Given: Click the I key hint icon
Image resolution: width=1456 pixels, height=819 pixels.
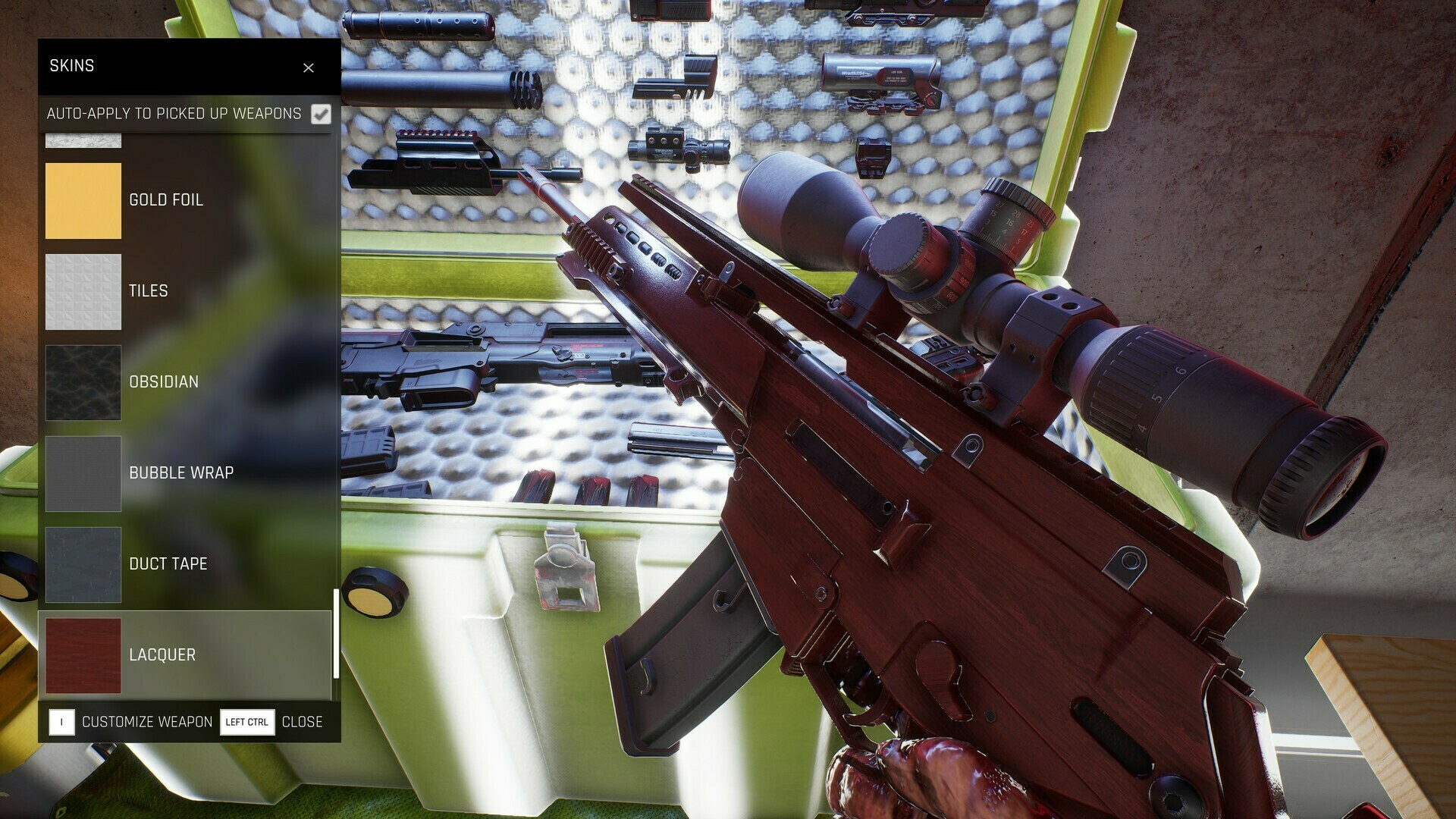Looking at the screenshot, I should [x=61, y=722].
